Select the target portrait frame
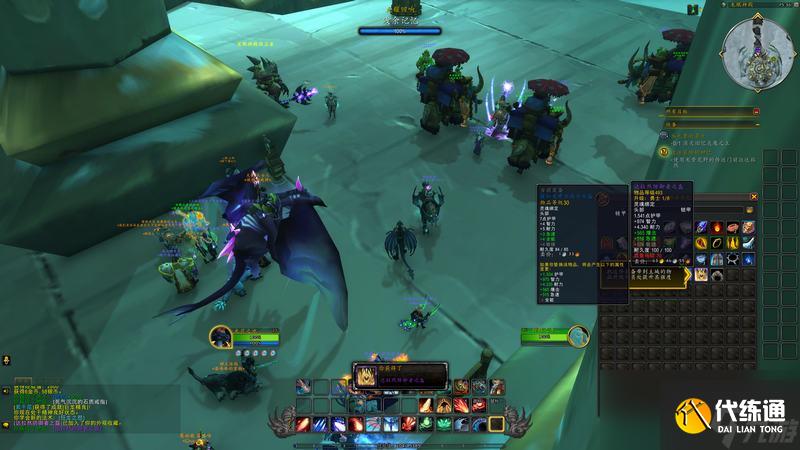Viewport: 800px width, 450px height. pyautogui.click(x=577, y=337)
